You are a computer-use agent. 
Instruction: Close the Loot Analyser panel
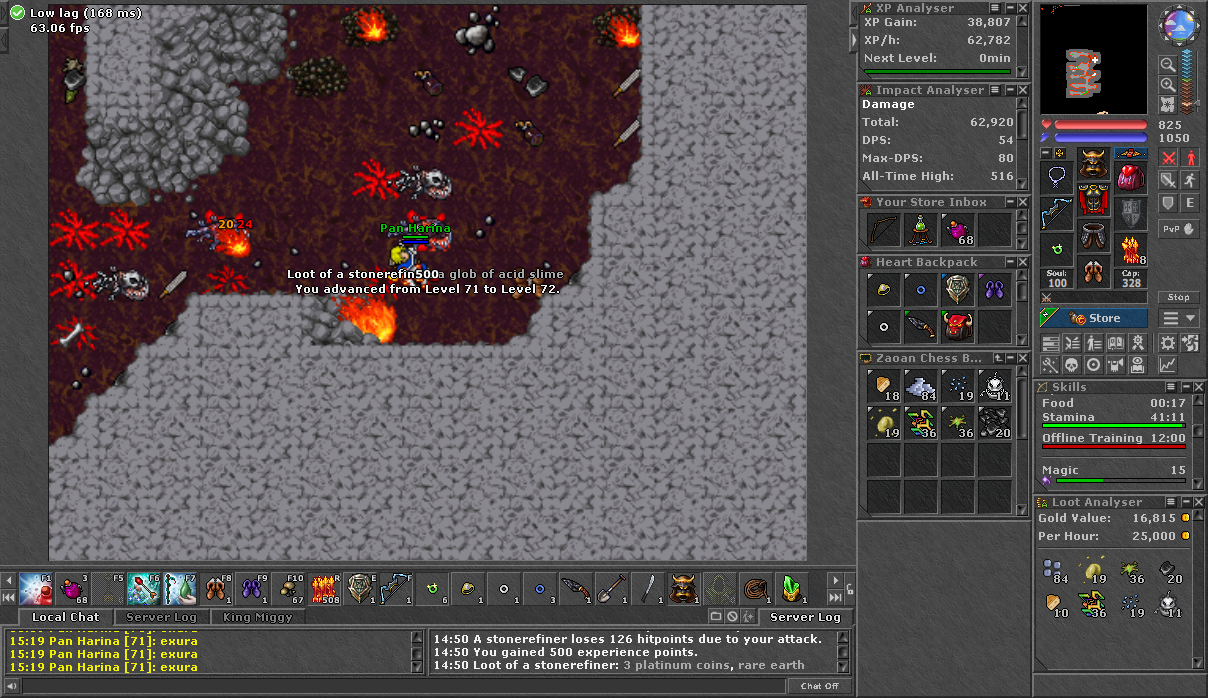pos(1198,502)
